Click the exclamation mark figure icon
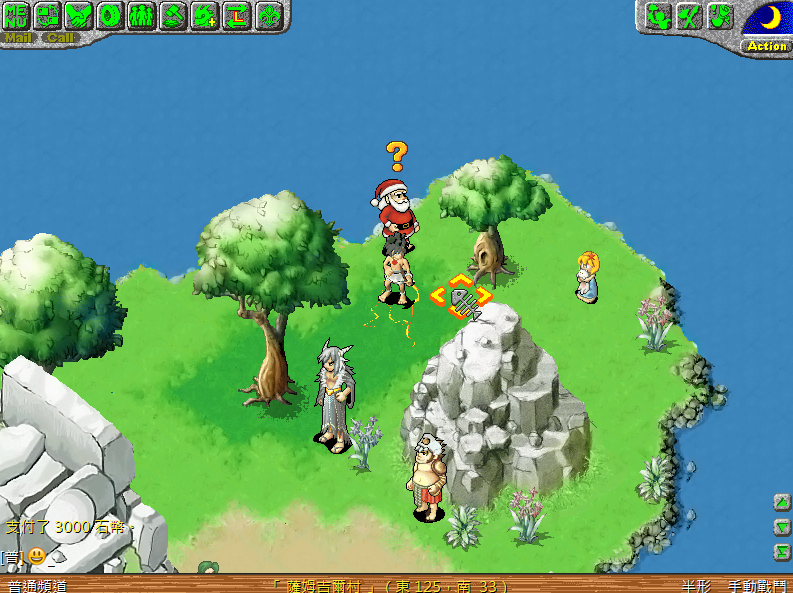The height and width of the screenshot is (593, 793). point(720,16)
